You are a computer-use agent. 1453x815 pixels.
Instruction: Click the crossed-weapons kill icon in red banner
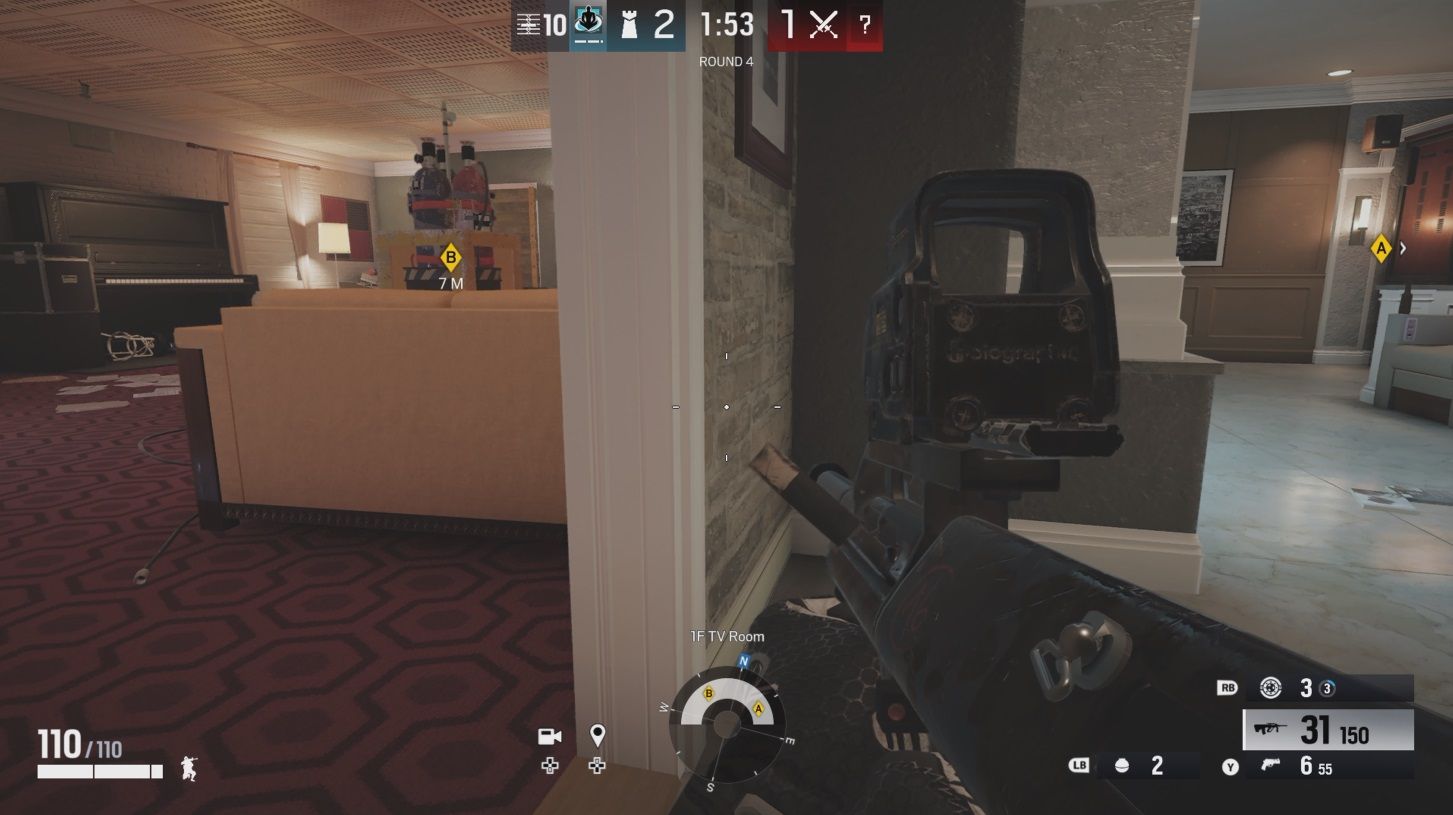click(x=821, y=25)
